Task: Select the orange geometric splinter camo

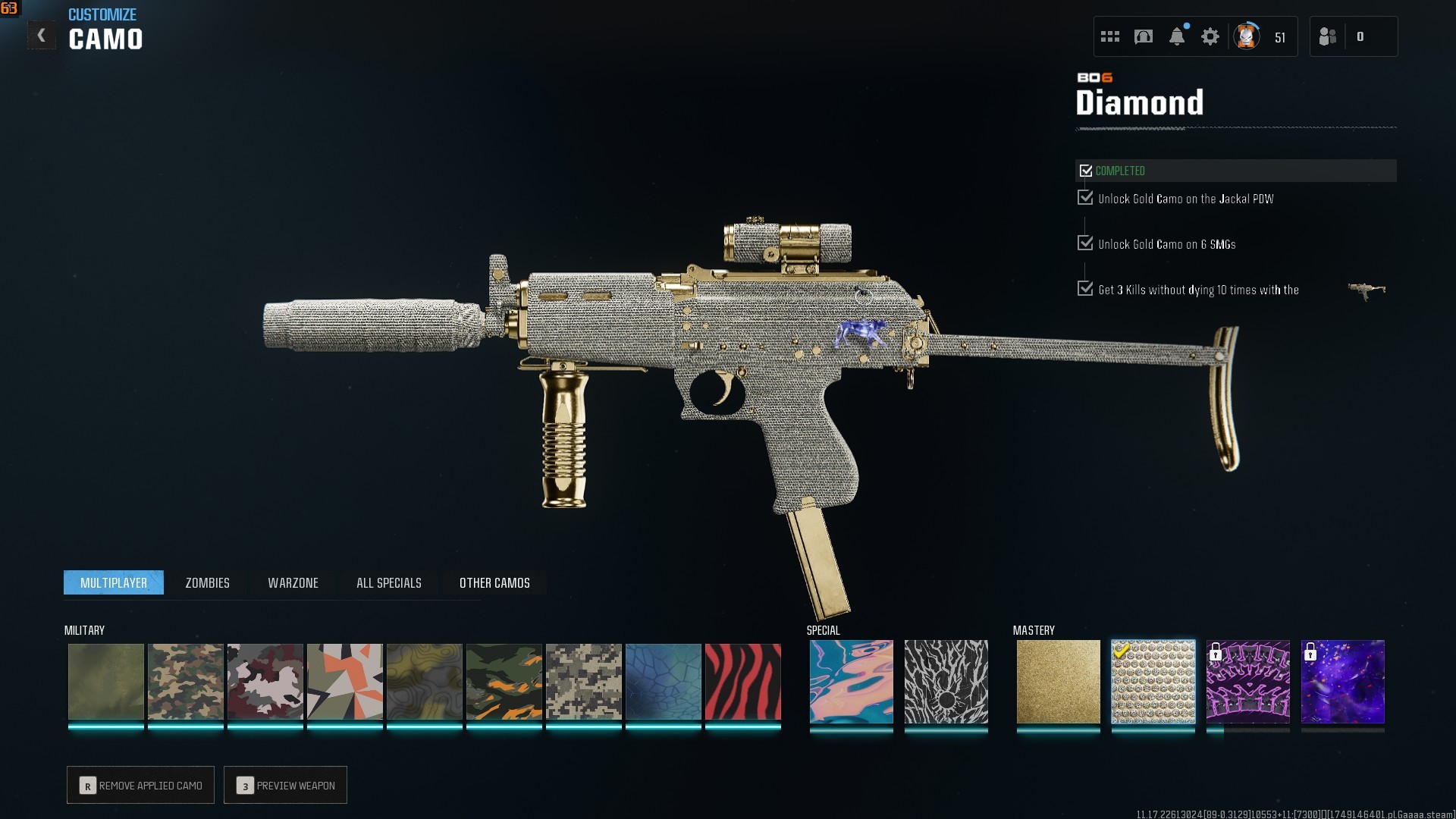Action: (x=344, y=681)
